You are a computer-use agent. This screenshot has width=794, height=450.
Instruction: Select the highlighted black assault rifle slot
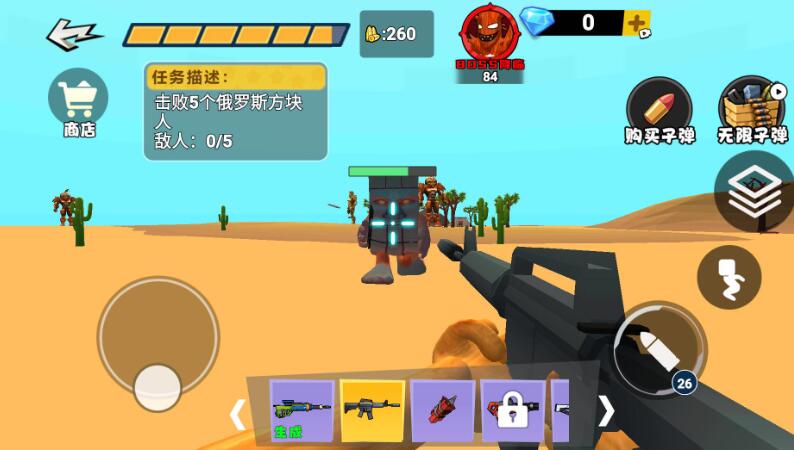tap(372, 410)
